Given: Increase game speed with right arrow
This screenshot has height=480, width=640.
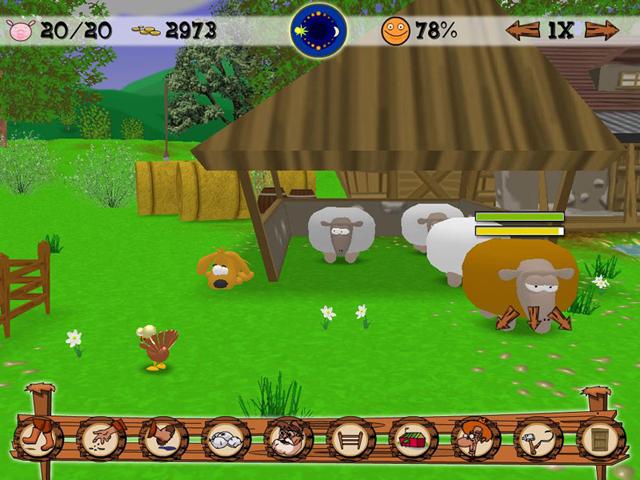Looking at the screenshot, I should [601, 30].
